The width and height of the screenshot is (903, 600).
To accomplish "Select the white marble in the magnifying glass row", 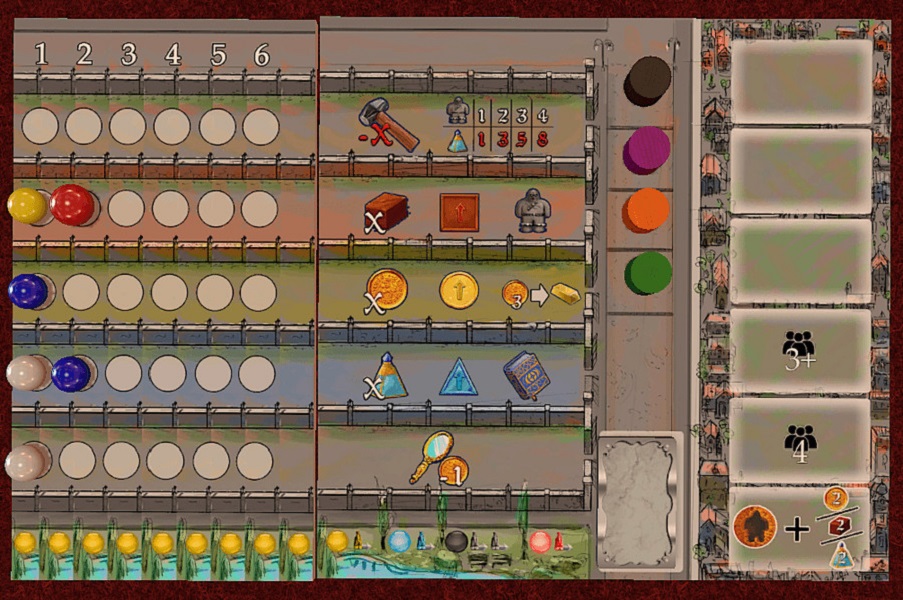I will [24, 461].
